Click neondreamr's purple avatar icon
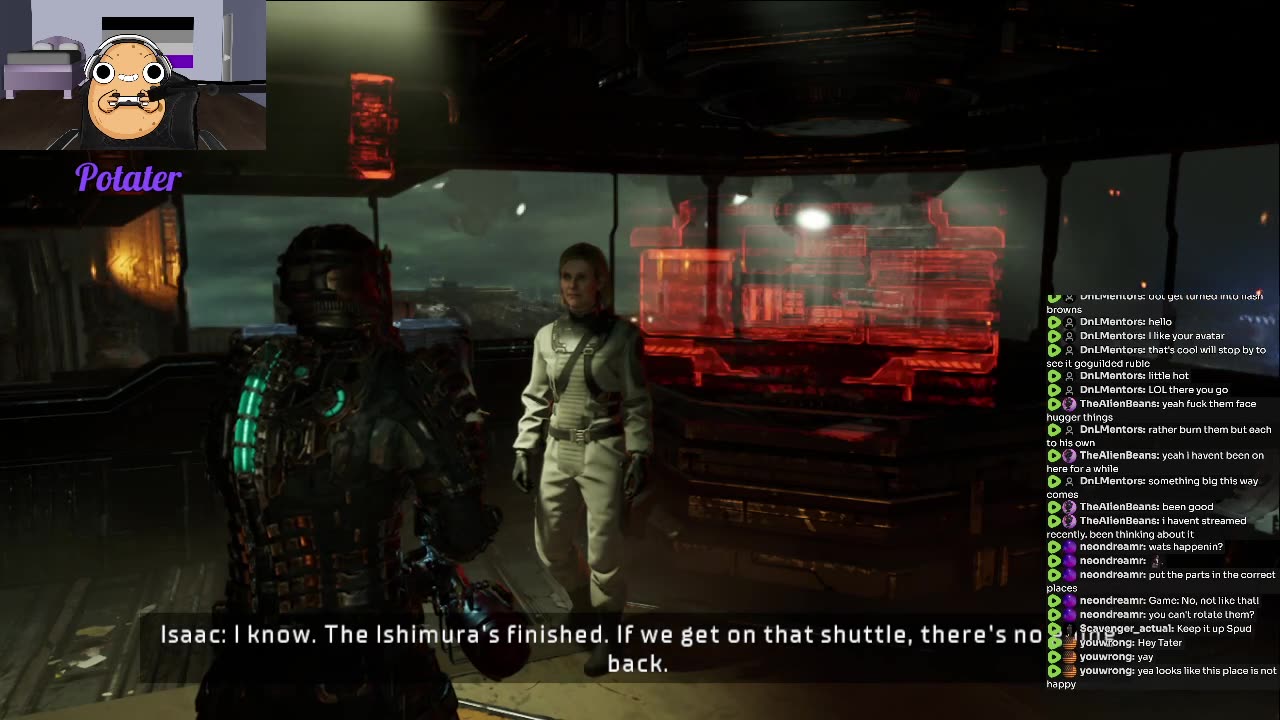Screen dimensions: 1280x720 [1070, 547]
